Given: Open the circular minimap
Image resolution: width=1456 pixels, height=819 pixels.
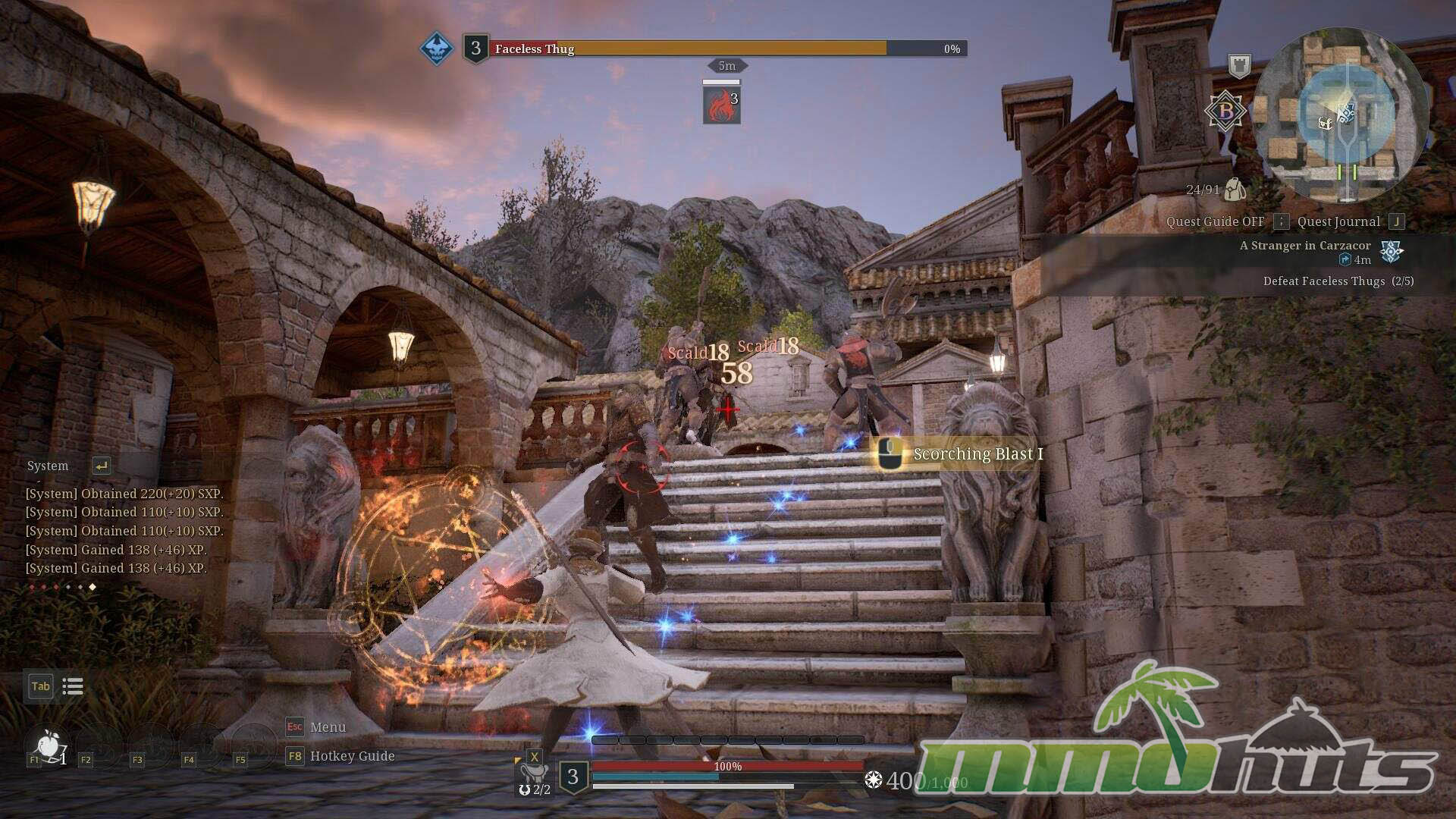Looking at the screenshot, I should coord(1341,115).
